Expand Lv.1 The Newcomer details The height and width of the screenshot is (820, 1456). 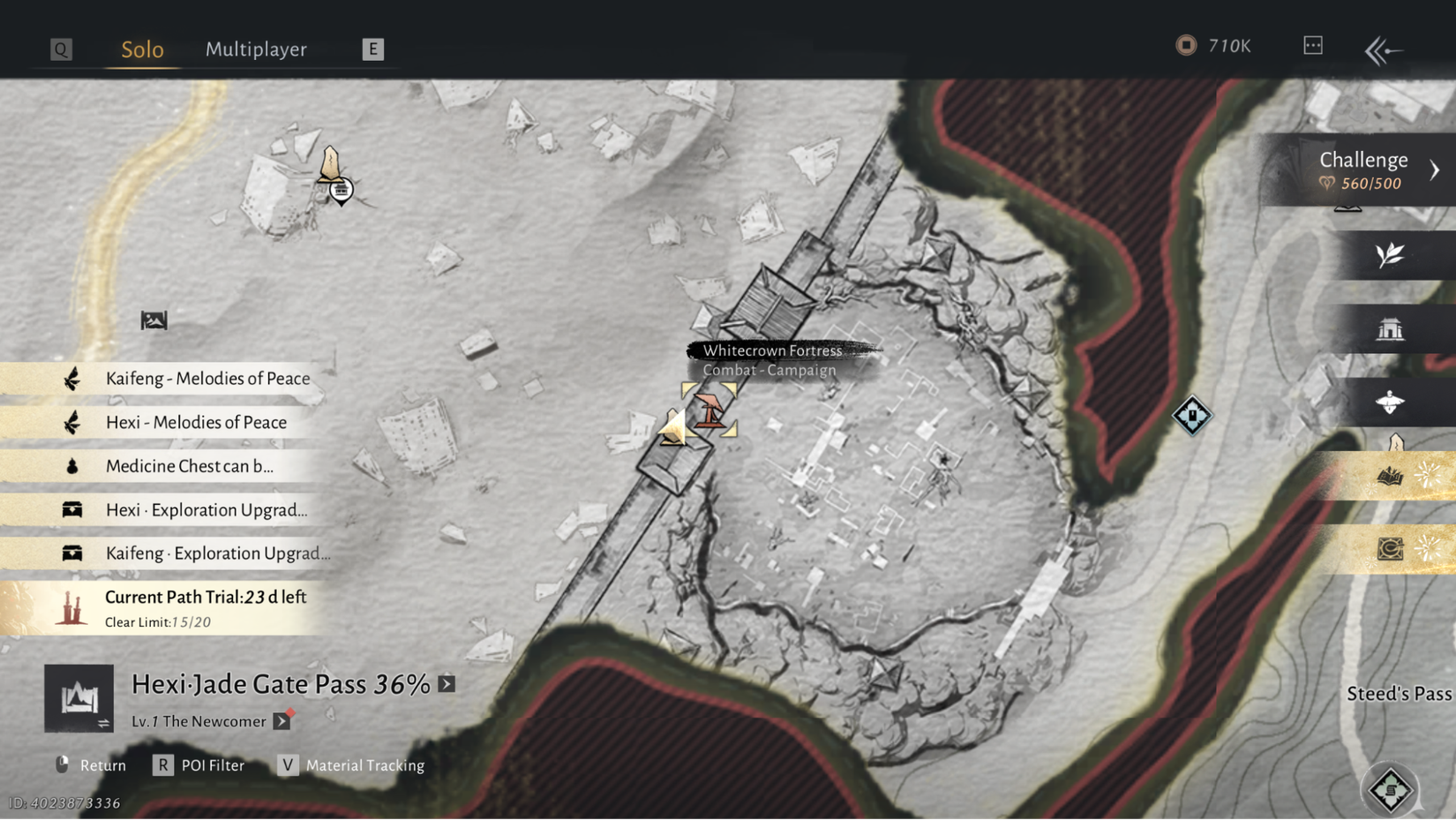click(282, 721)
